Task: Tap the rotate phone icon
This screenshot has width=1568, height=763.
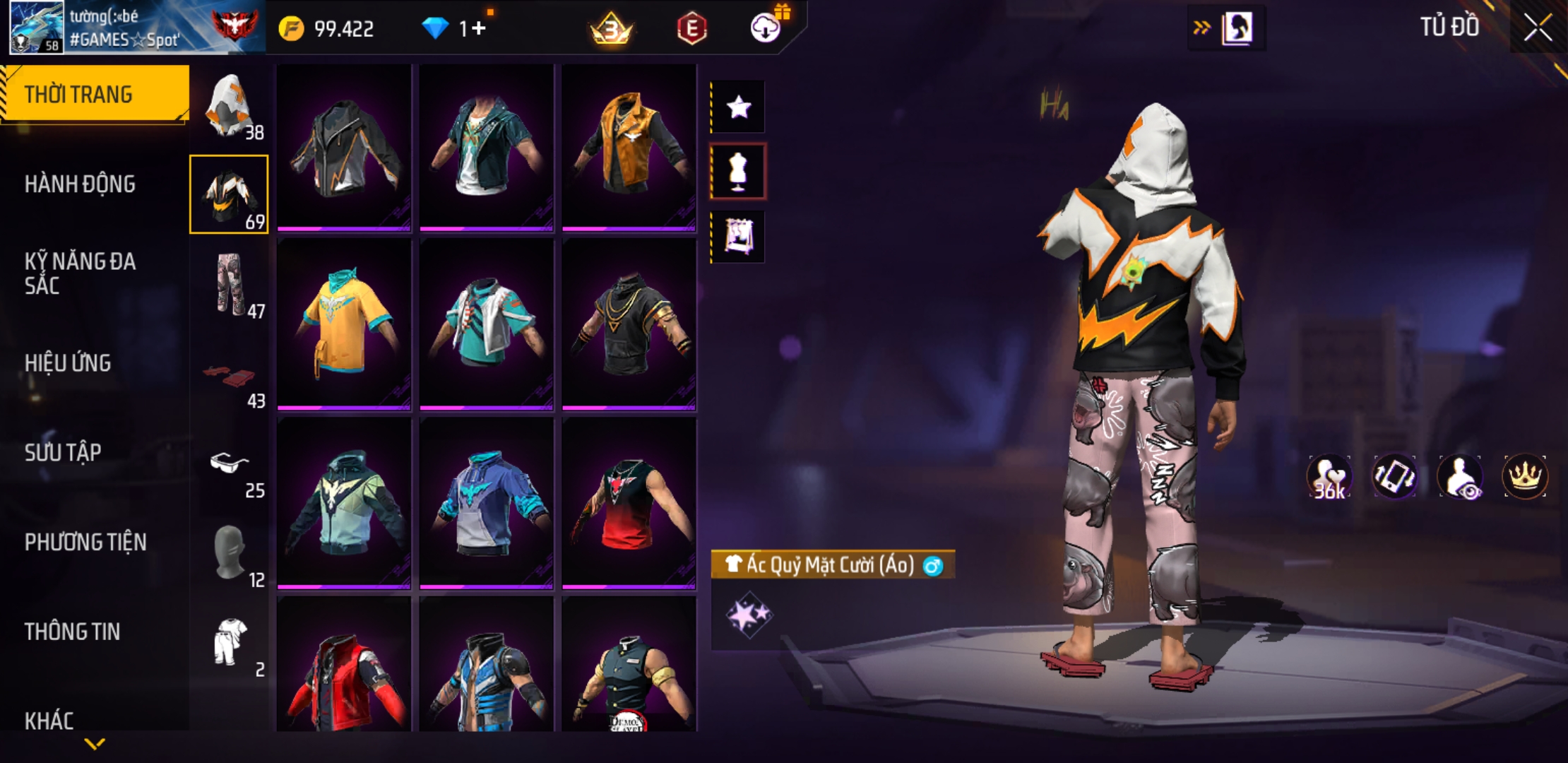Action: click(1394, 477)
